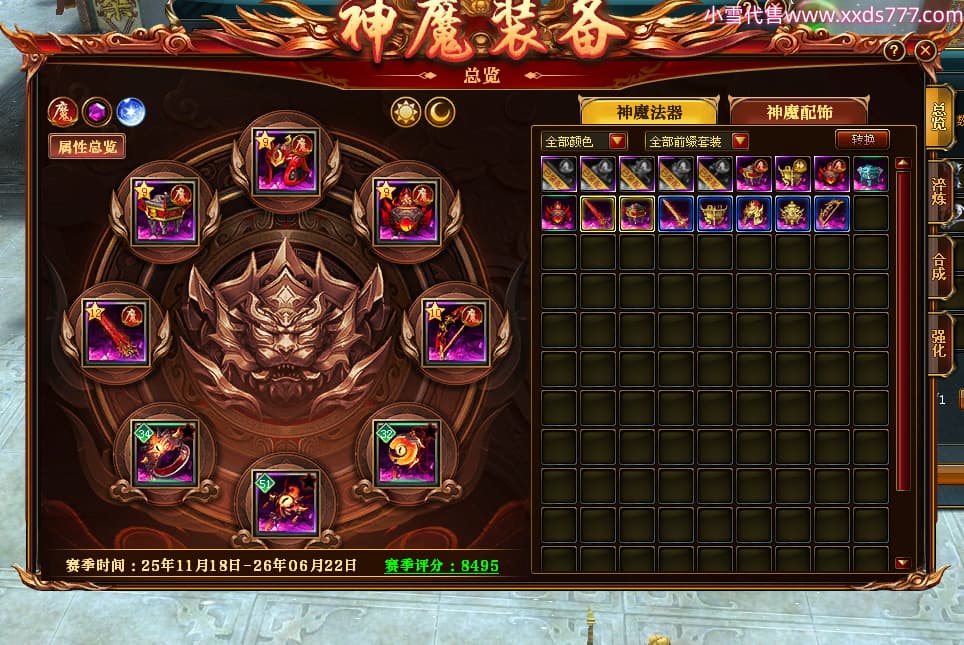
Task: Open the 合成 side tab
Action: pyautogui.click(x=939, y=265)
